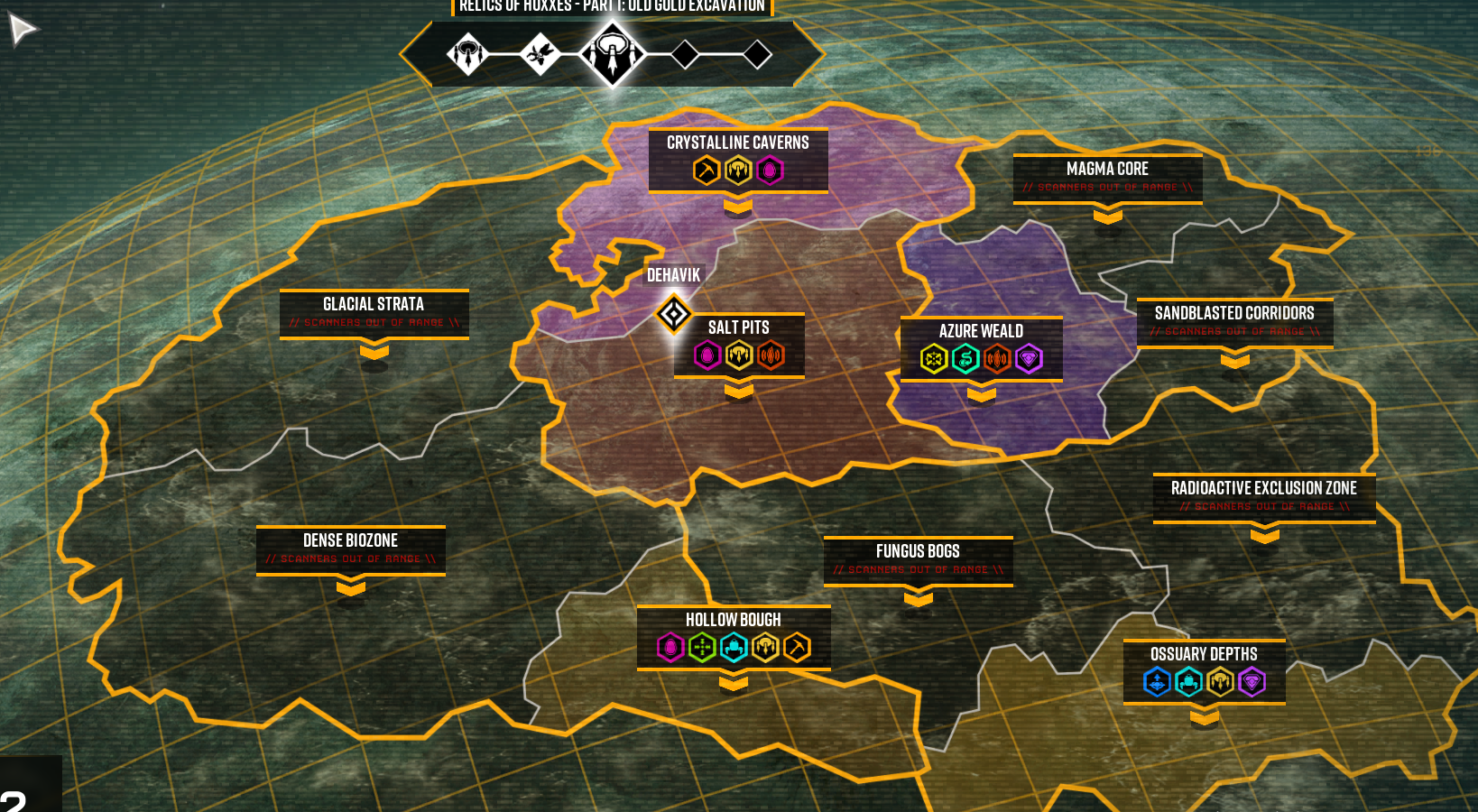The width and height of the screenshot is (1478, 812).
Task: Click the Magma Core biome label
Action: tap(1107, 170)
